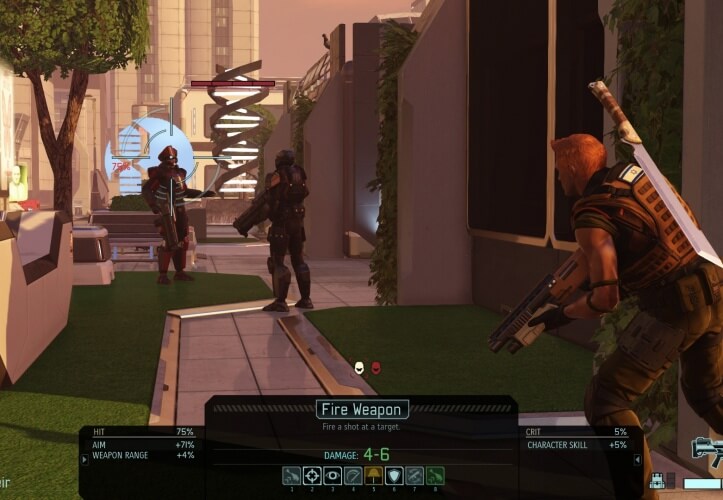Select the yellow highlighted ability icon

click(x=374, y=476)
